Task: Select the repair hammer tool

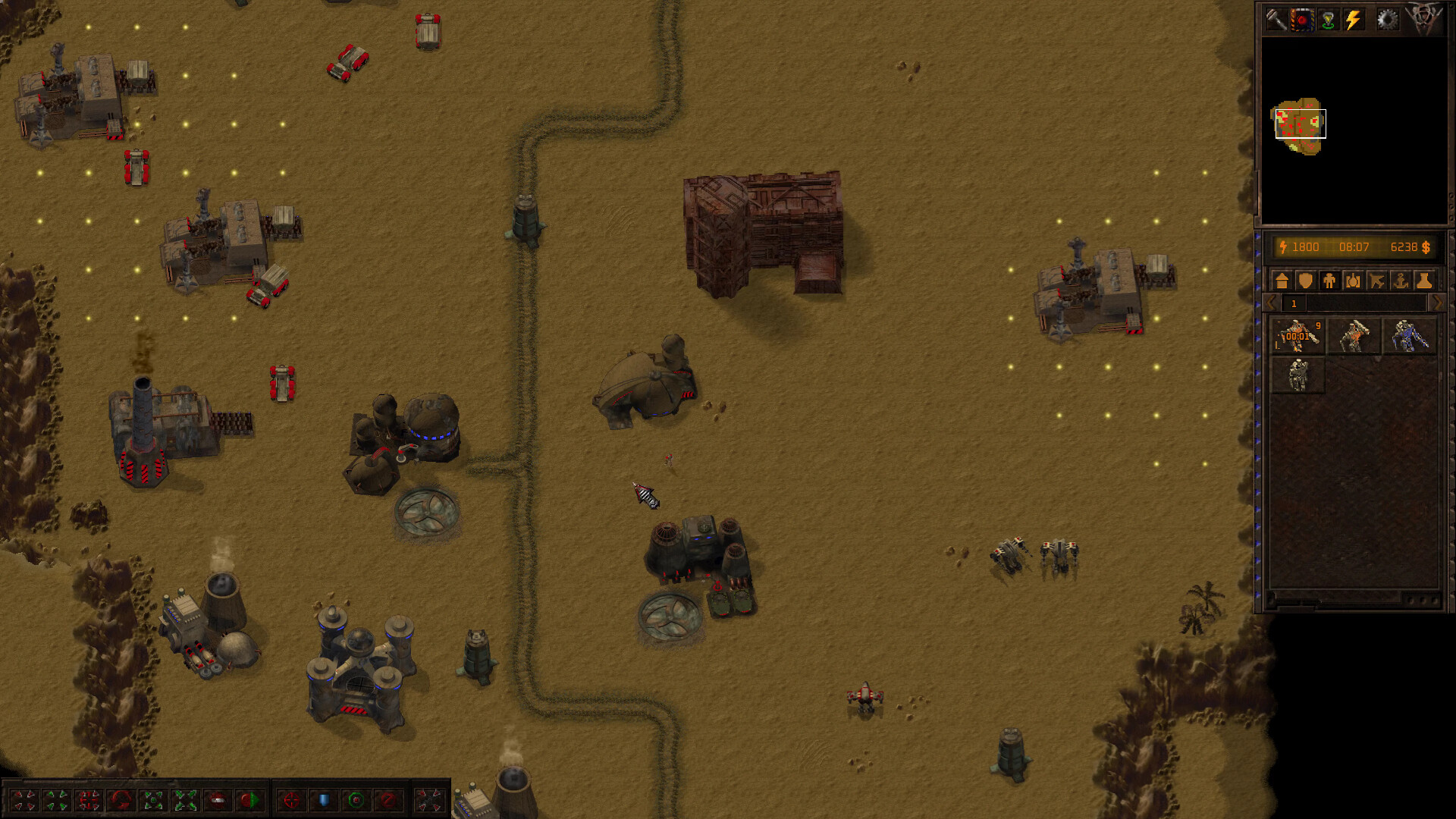Action: tap(1277, 19)
